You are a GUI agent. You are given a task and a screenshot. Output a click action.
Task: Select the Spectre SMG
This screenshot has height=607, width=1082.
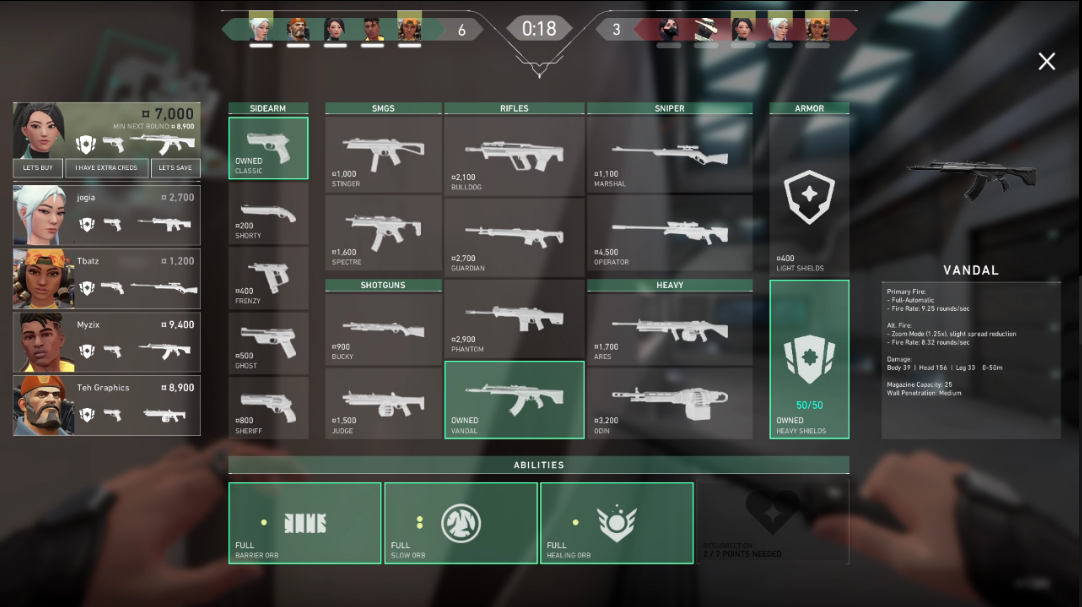384,234
